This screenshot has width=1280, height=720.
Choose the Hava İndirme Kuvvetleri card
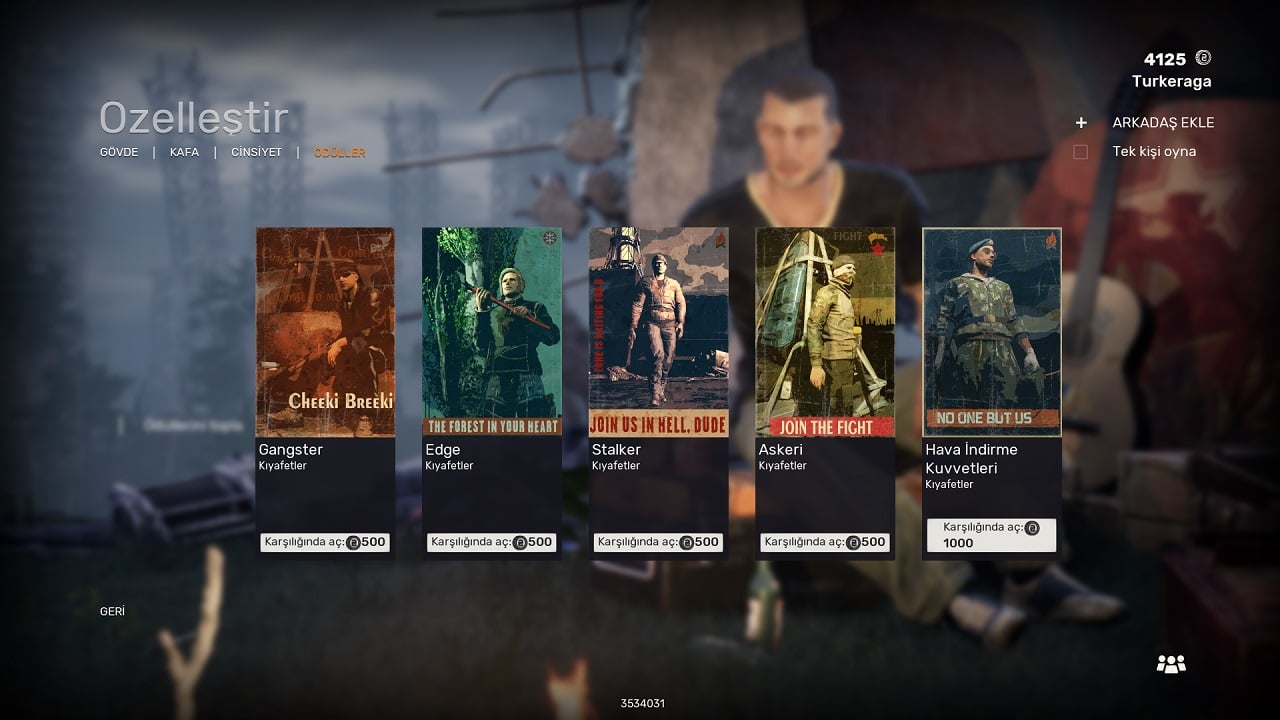[x=992, y=332]
